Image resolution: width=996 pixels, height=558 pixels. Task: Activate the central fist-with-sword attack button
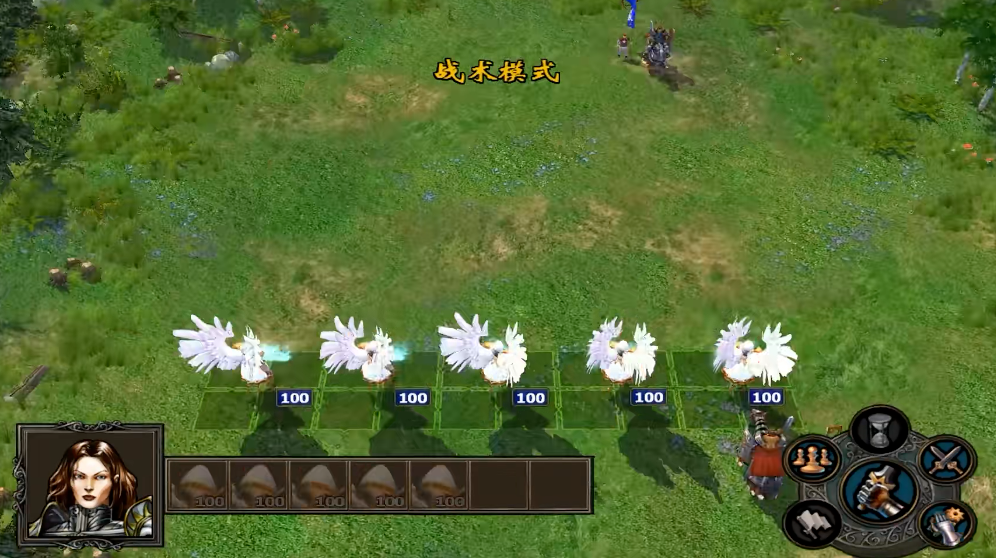pos(879,490)
